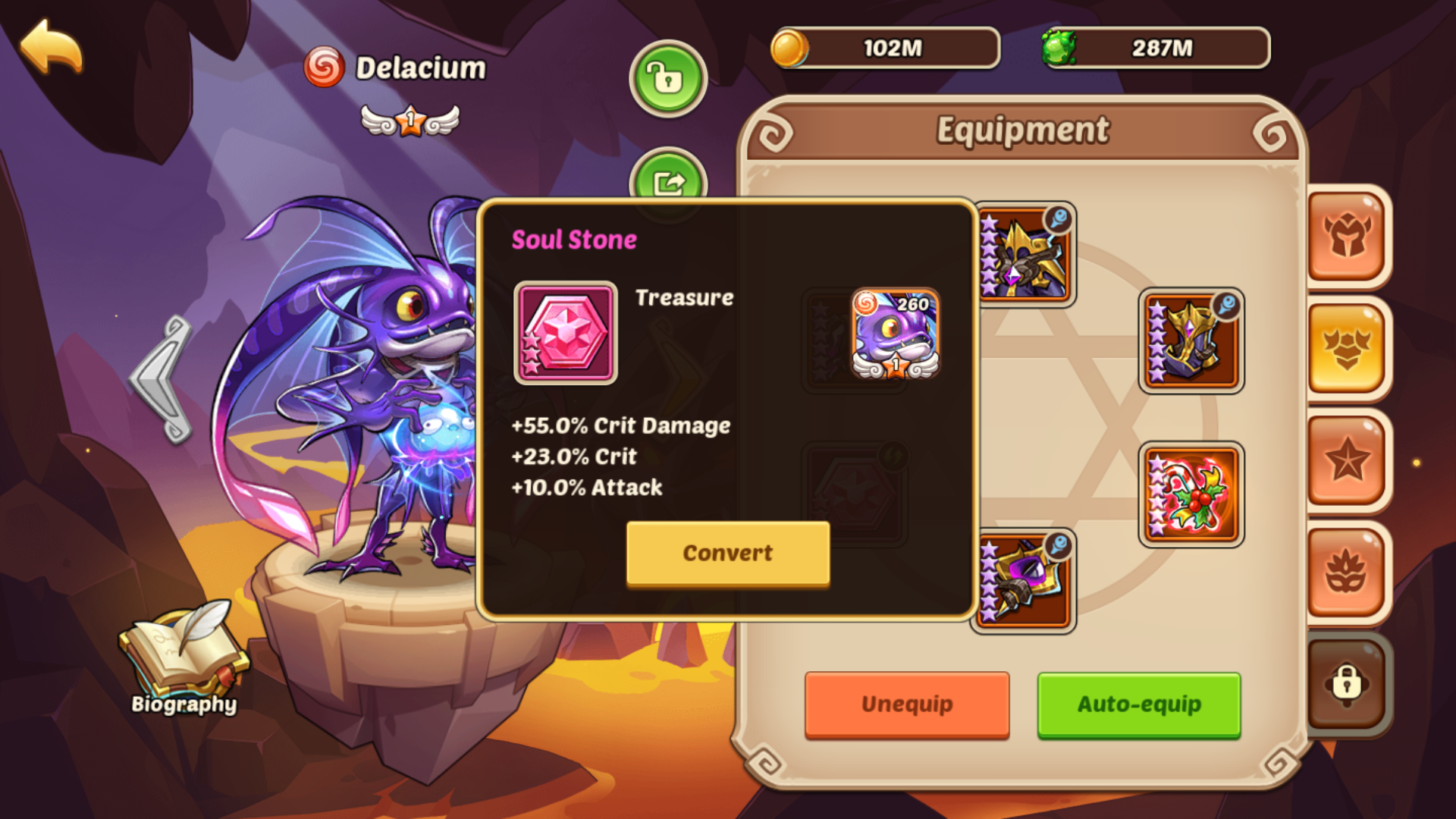Image resolution: width=1456 pixels, height=819 pixels.
Task: Select the star tab on the right sidebar
Action: pyautogui.click(x=1347, y=459)
